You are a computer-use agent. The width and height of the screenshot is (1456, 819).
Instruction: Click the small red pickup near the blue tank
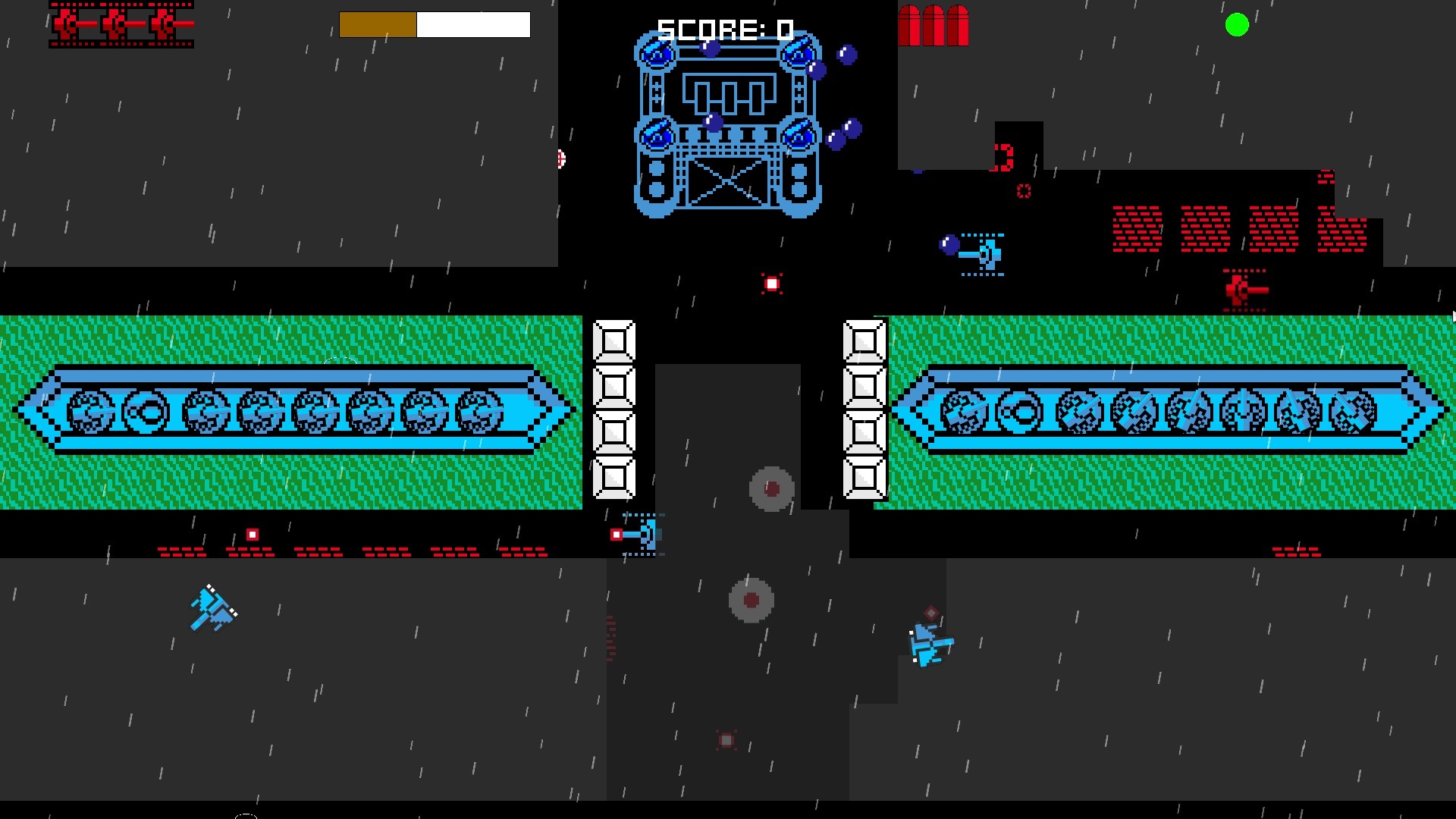pyautogui.click(x=614, y=535)
